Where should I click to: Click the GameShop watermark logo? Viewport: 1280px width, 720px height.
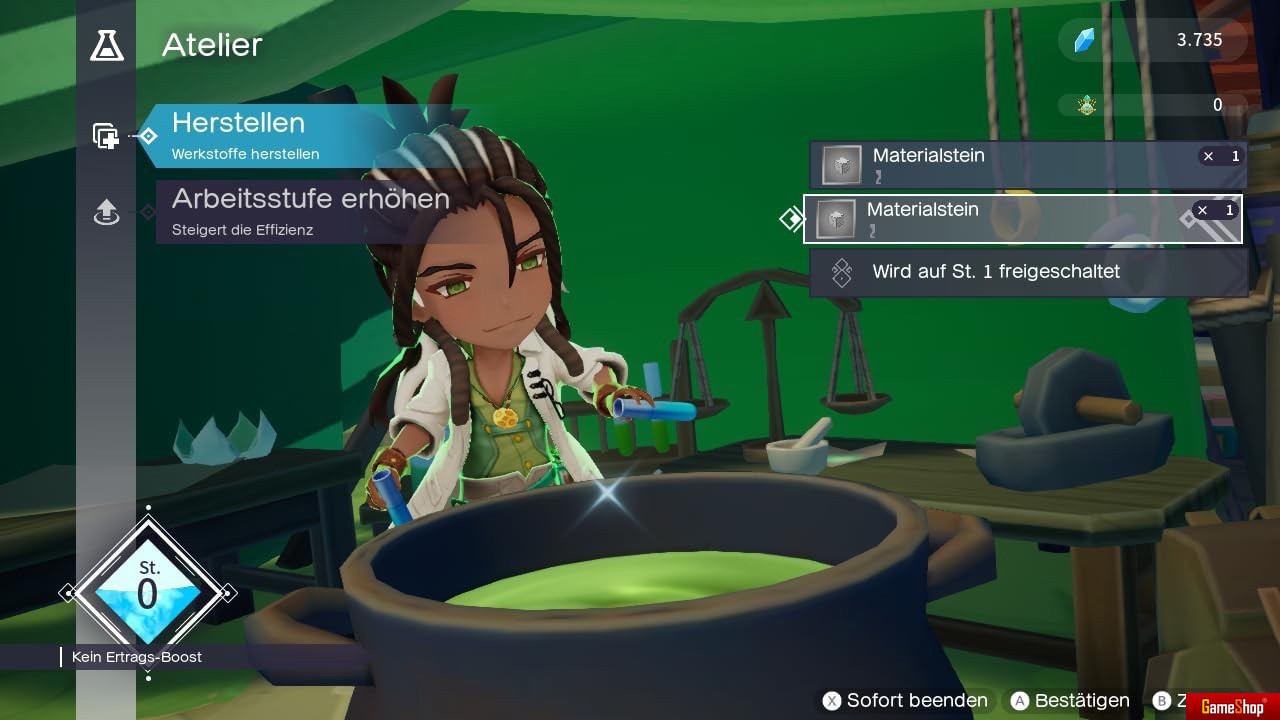pyautogui.click(x=1232, y=706)
